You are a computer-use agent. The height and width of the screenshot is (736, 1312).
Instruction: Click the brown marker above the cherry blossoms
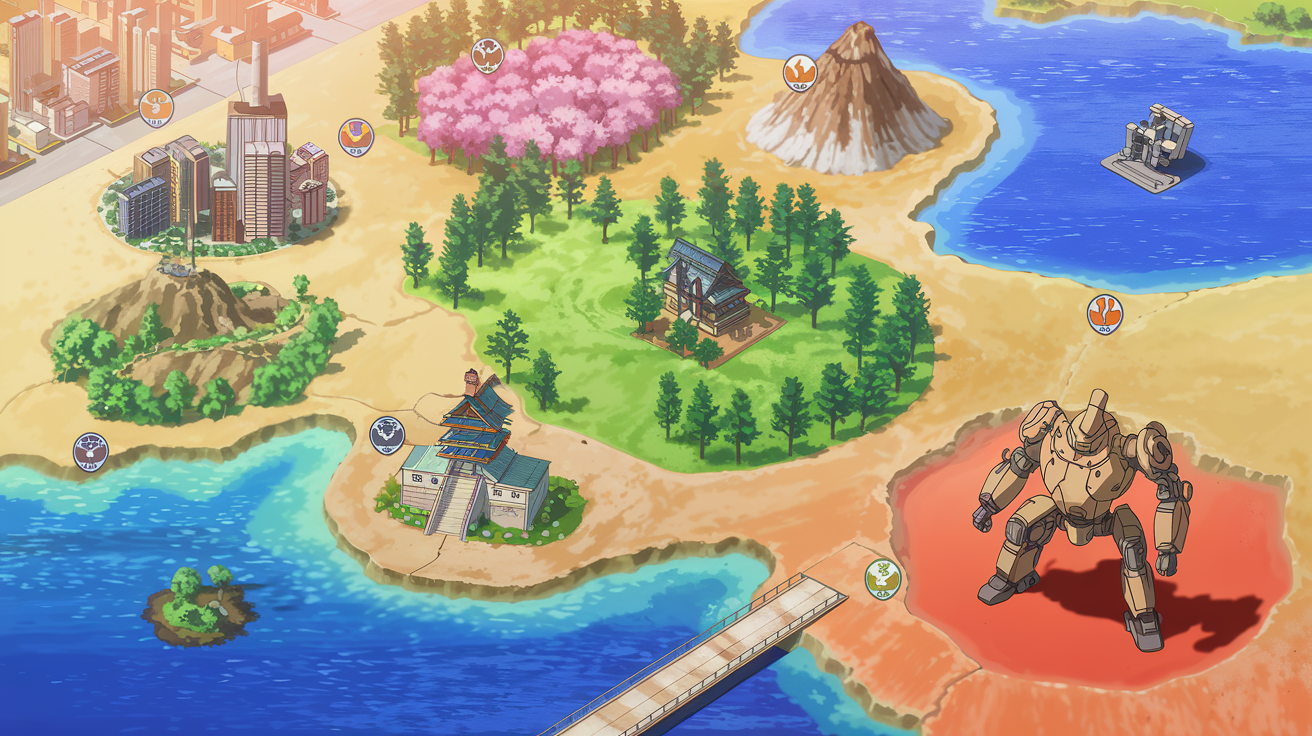(x=487, y=53)
